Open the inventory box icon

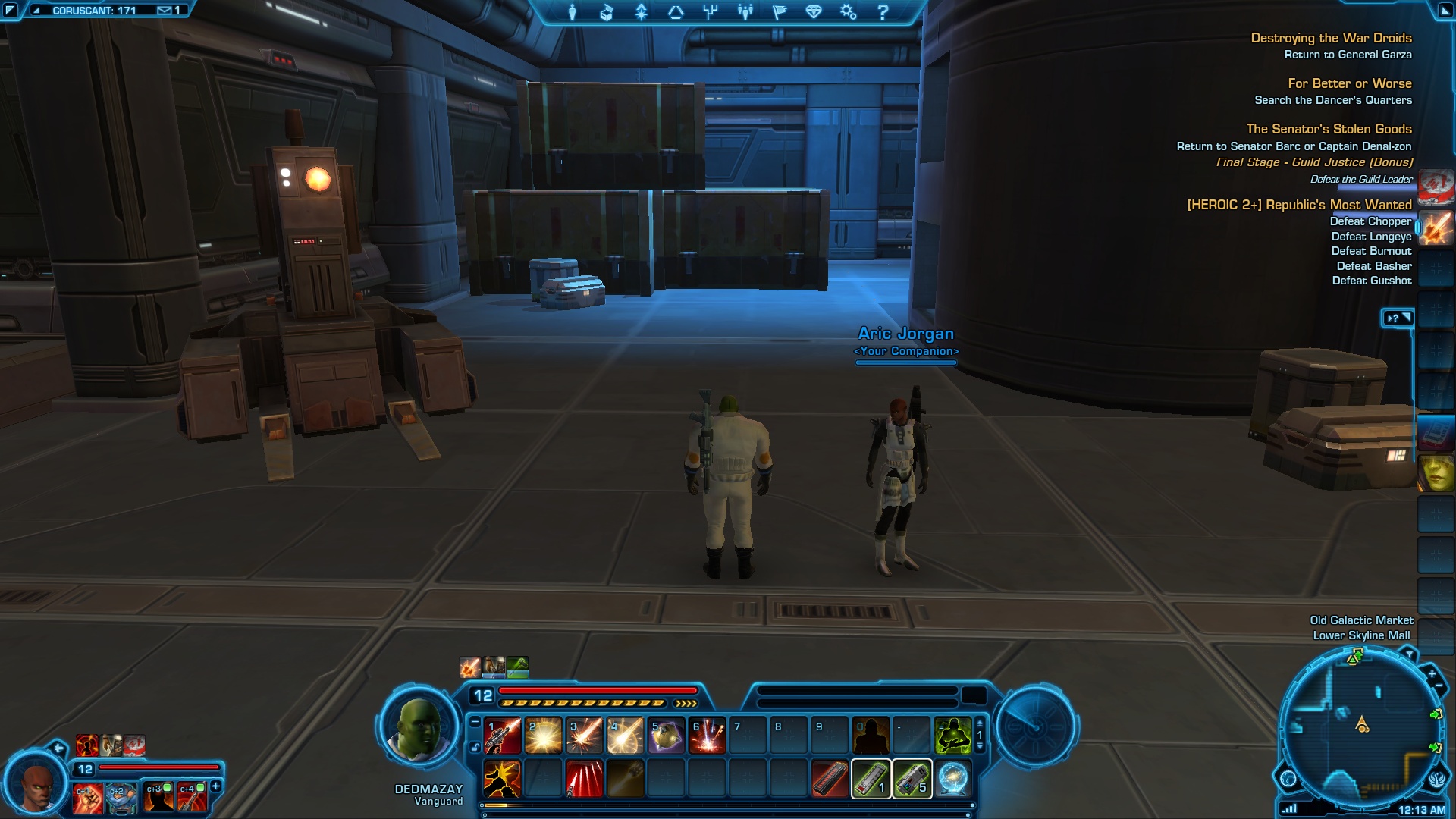tap(607, 12)
